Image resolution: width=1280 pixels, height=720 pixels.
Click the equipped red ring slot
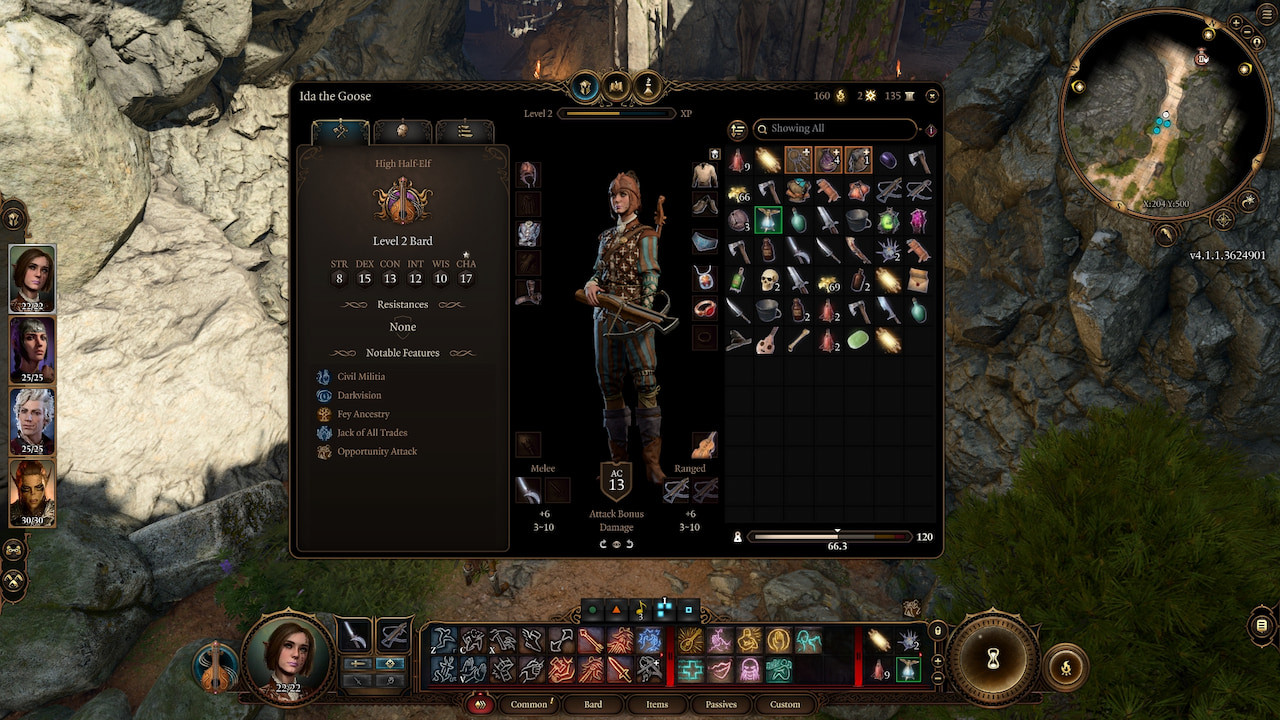click(704, 308)
